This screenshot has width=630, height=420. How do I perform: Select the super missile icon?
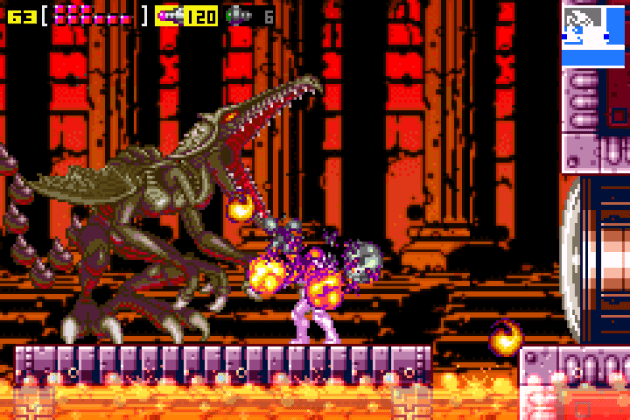pyautogui.click(x=239, y=15)
